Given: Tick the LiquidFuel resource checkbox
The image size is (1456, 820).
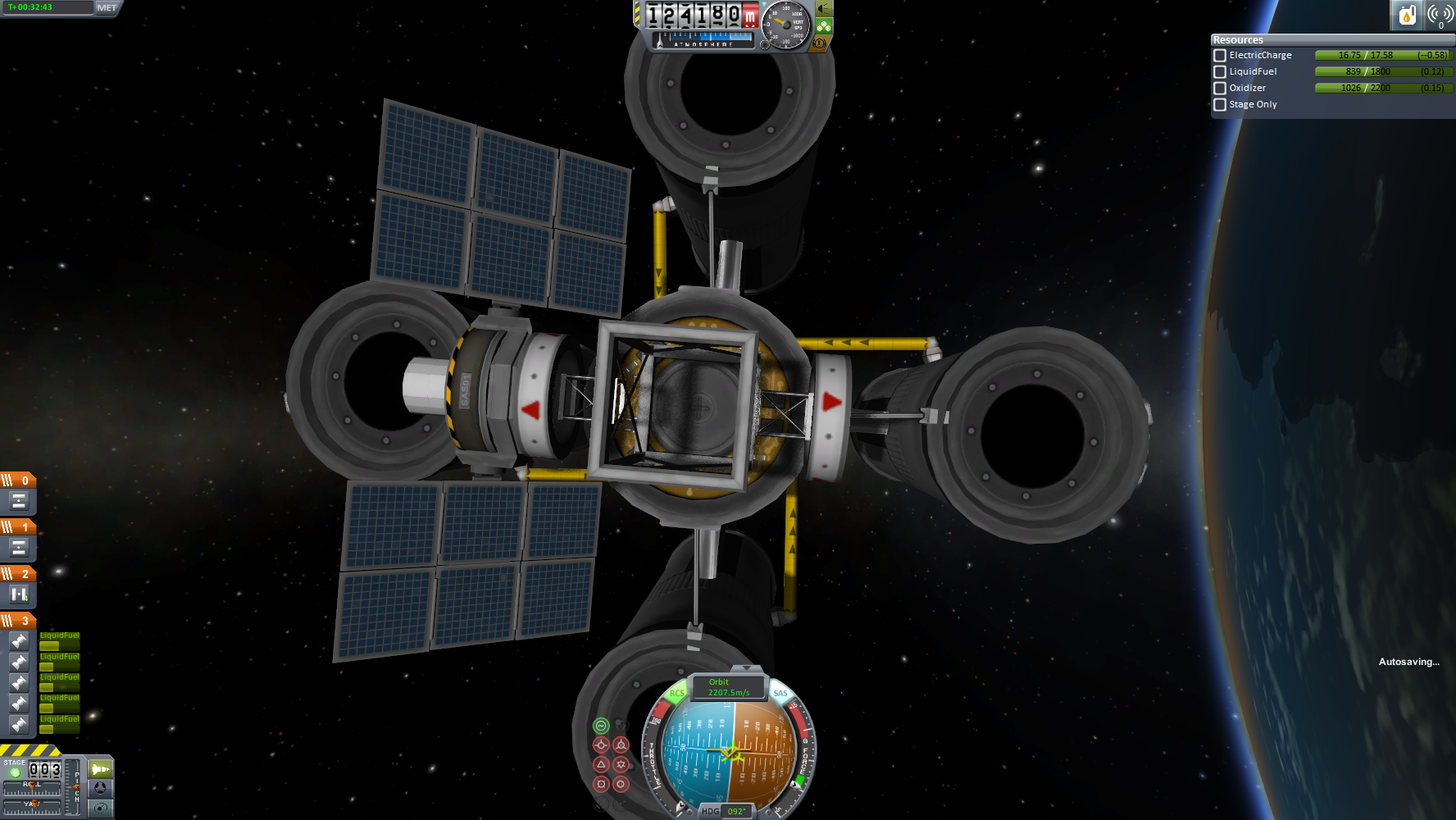Looking at the screenshot, I should 1220,72.
